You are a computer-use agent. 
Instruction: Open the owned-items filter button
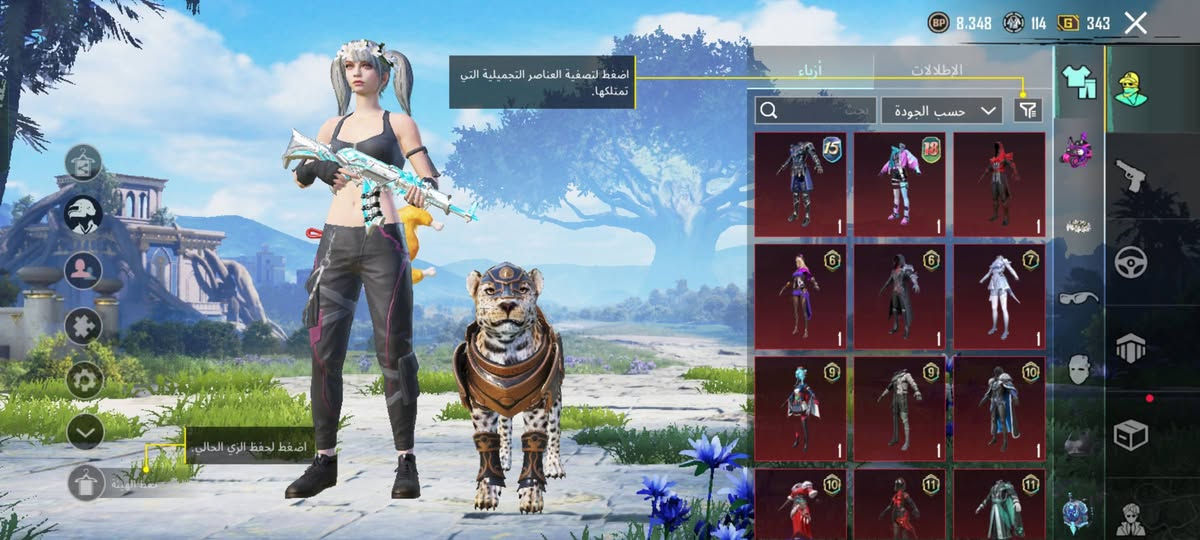pos(1027,110)
